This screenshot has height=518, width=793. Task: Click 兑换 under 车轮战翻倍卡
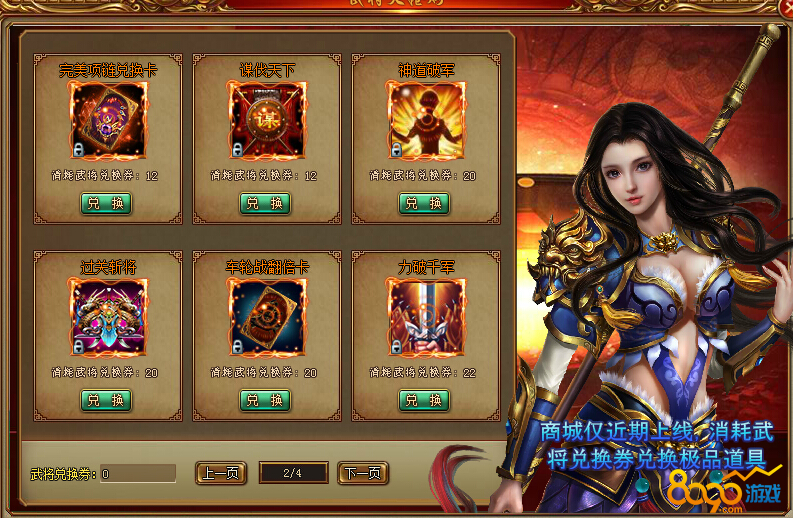265,400
